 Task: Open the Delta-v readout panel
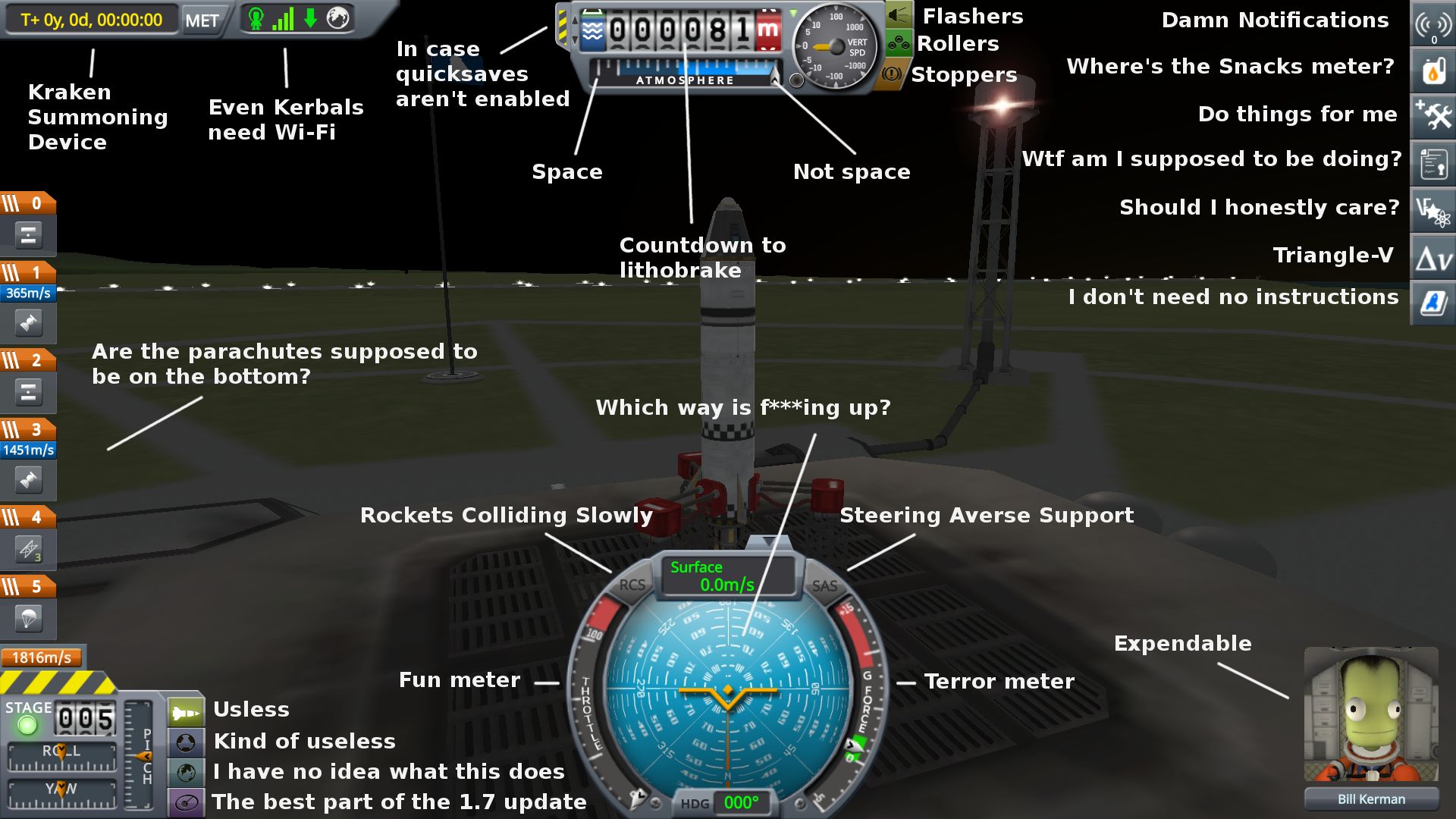(1432, 256)
